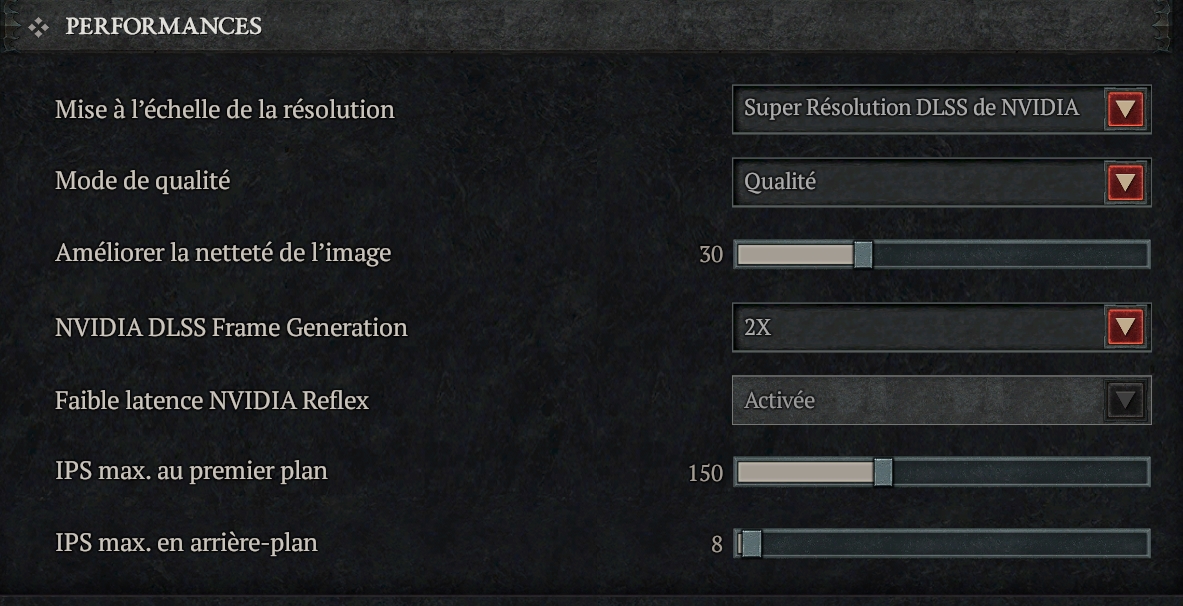Expand the Mode de qualité dropdown
Screen dimensions: 1183x606
tap(940, 182)
